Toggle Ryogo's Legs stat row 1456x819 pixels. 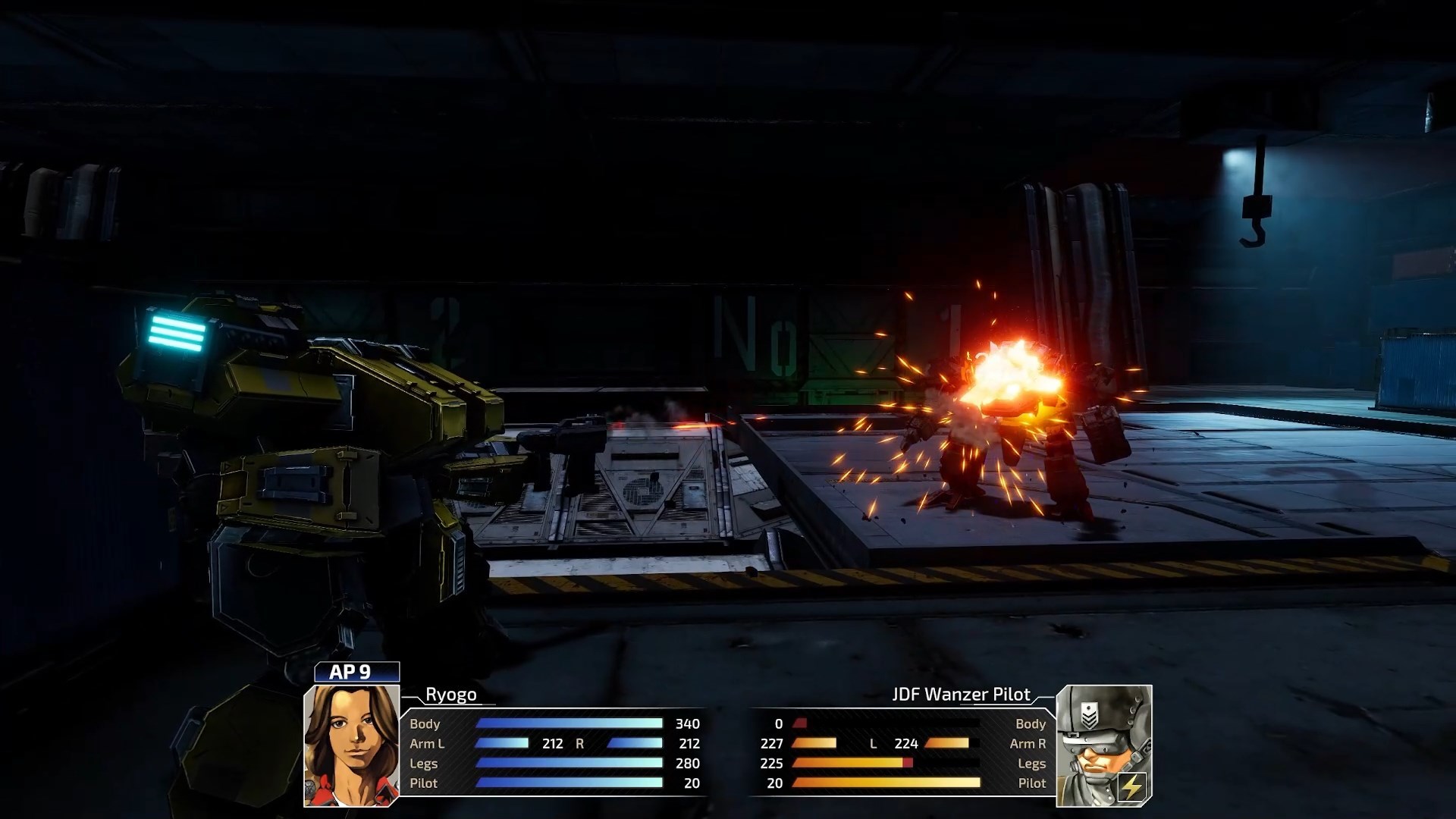425,764
